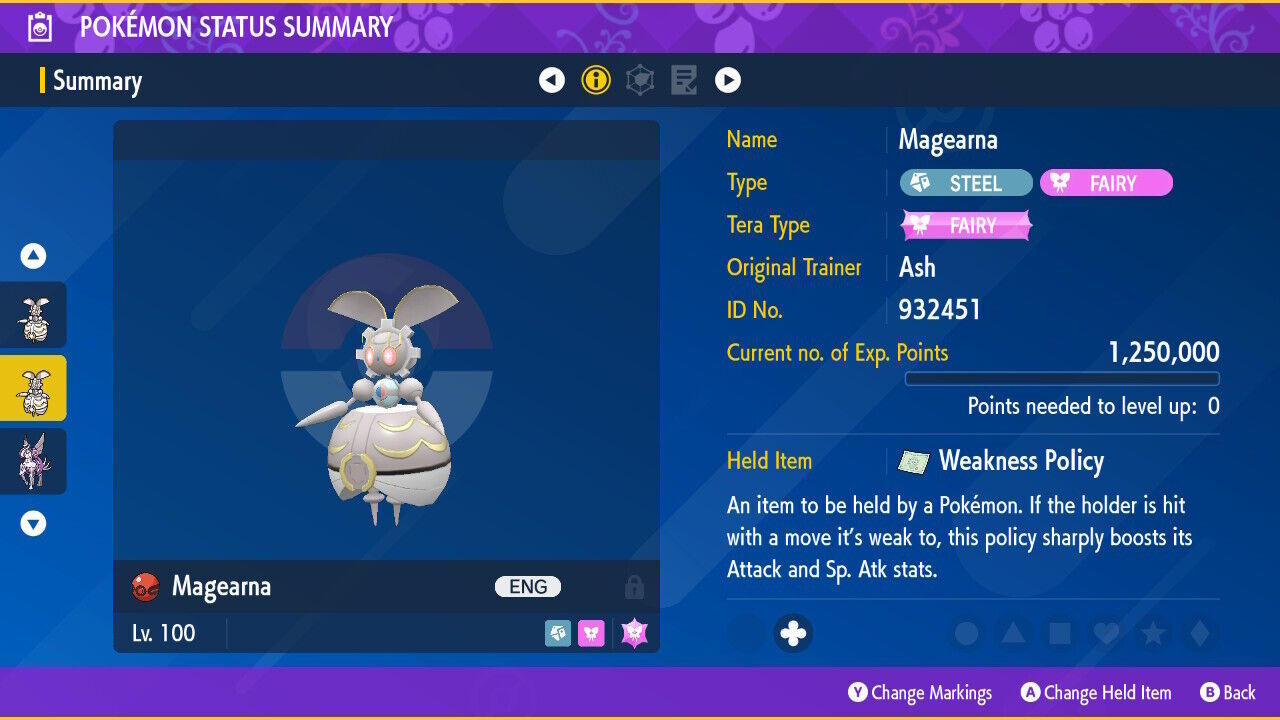
Task: Click the experience points progress bar
Action: 1062,379
